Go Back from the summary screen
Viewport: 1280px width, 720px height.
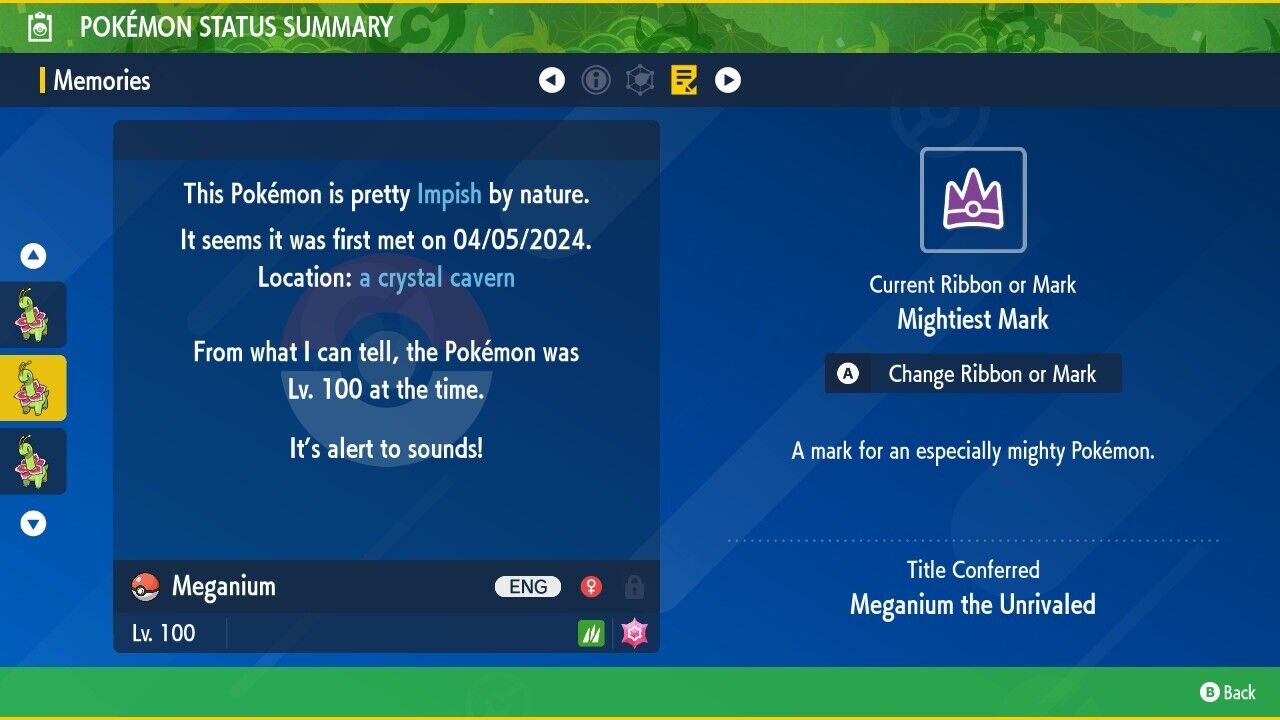pos(1228,692)
